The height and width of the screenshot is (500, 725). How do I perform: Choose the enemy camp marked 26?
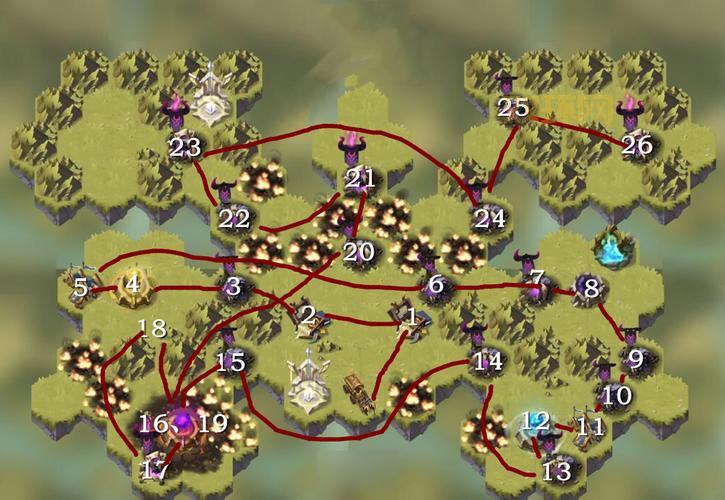636,143
